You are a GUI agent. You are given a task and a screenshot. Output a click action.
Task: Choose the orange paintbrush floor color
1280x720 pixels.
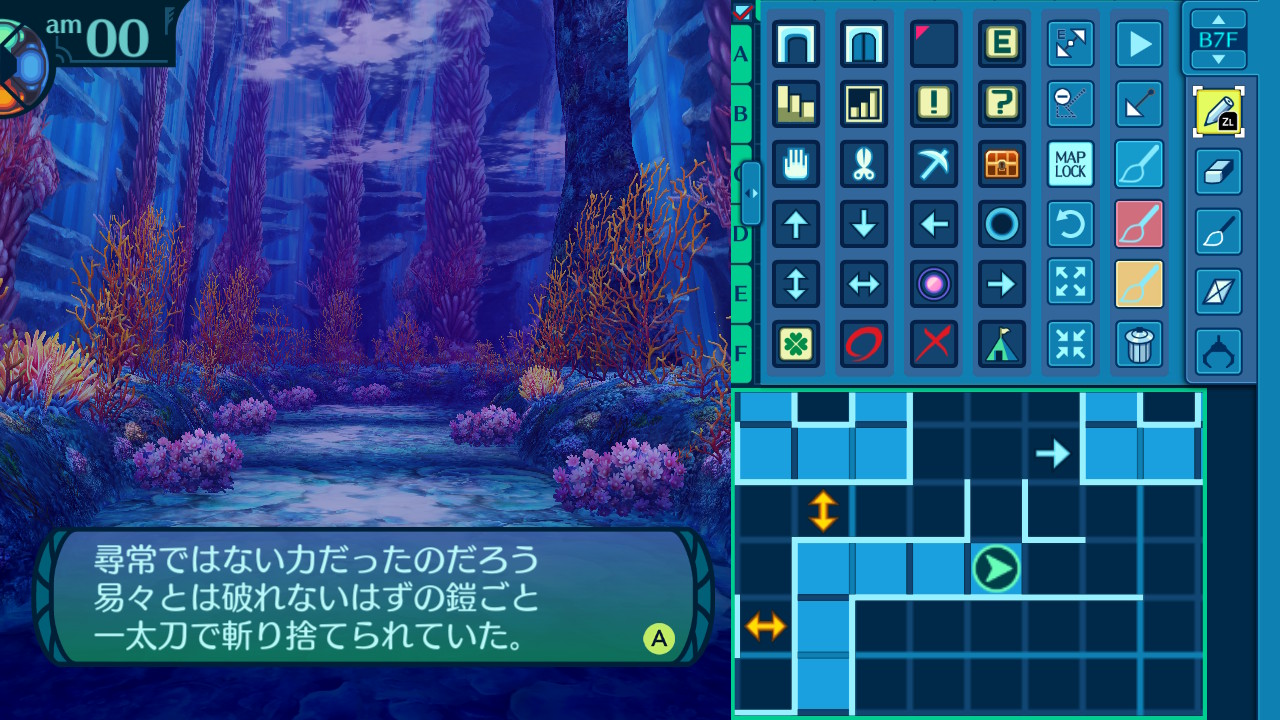(1139, 284)
